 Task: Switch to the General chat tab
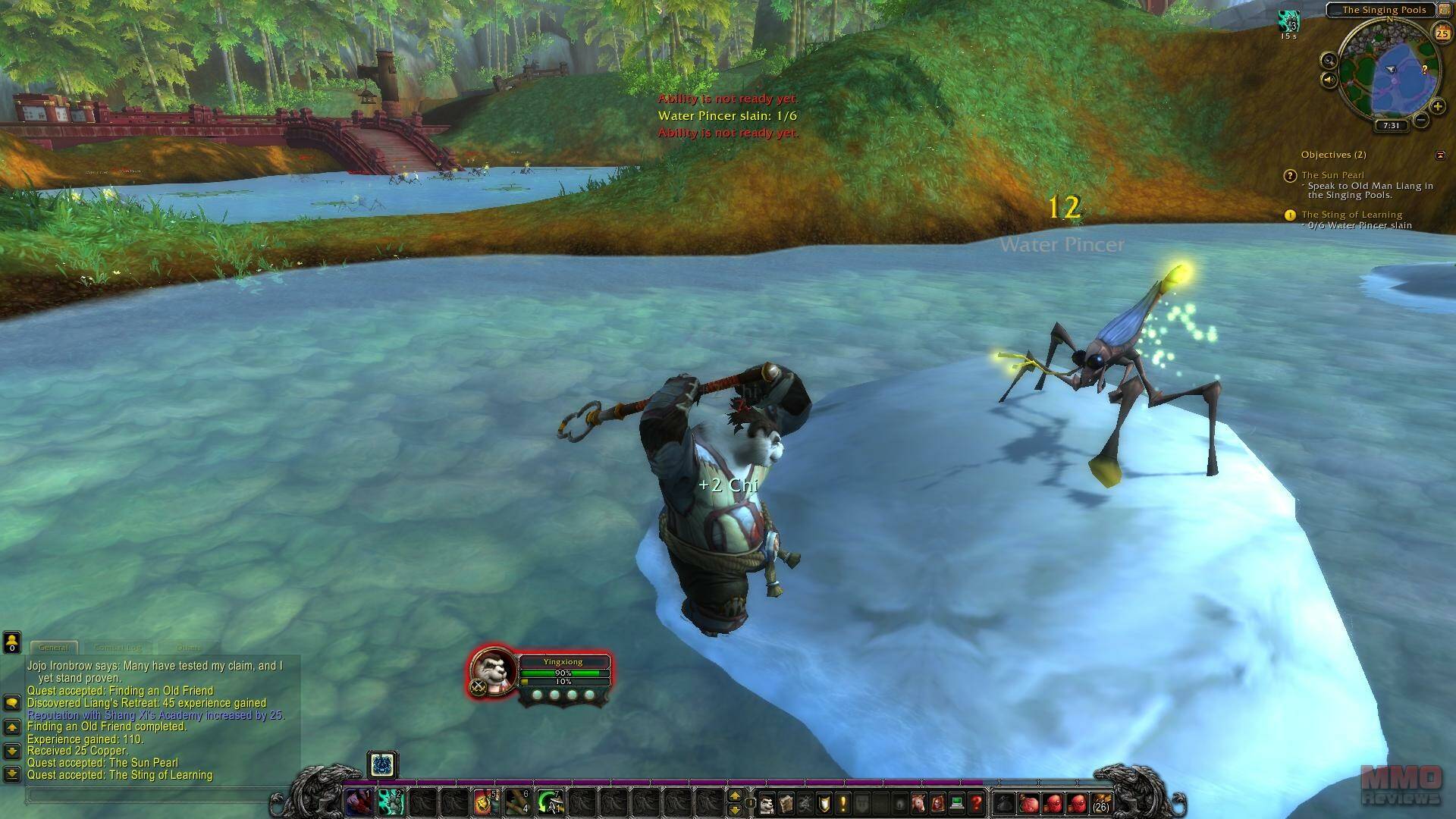[x=53, y=648]
